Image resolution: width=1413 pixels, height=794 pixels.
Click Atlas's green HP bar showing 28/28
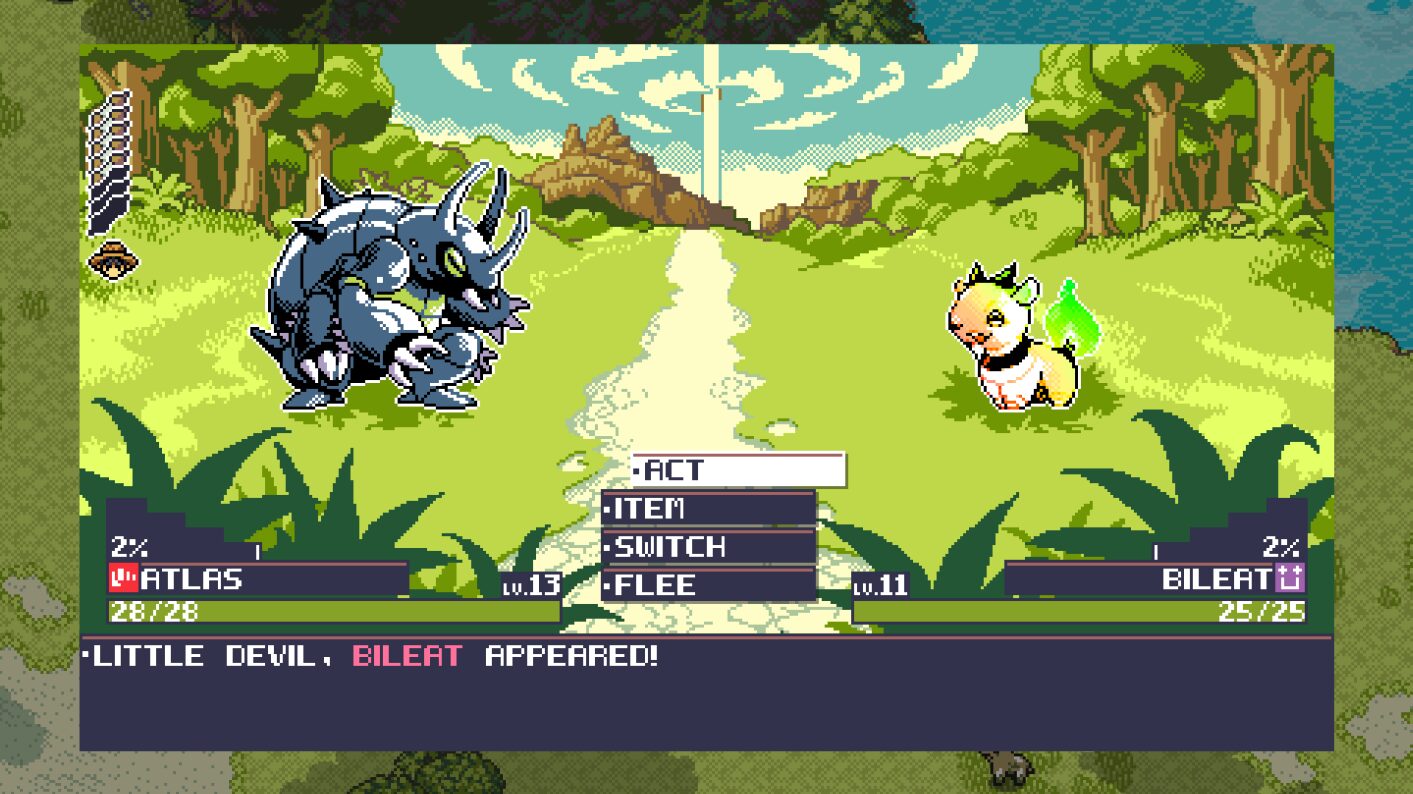tap(300, 608)
